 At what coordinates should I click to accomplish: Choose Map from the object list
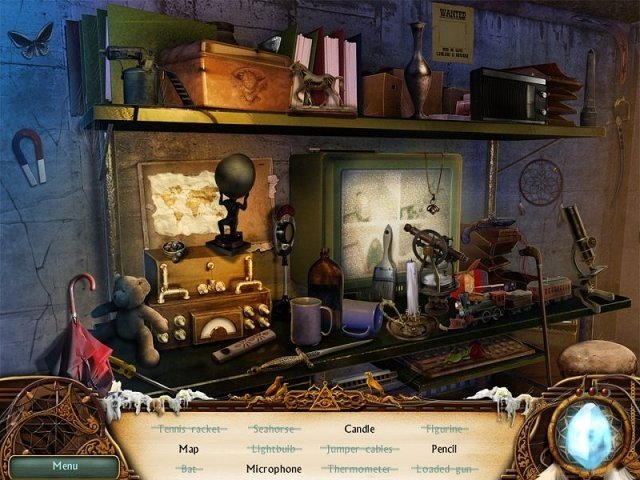(189, 449)
